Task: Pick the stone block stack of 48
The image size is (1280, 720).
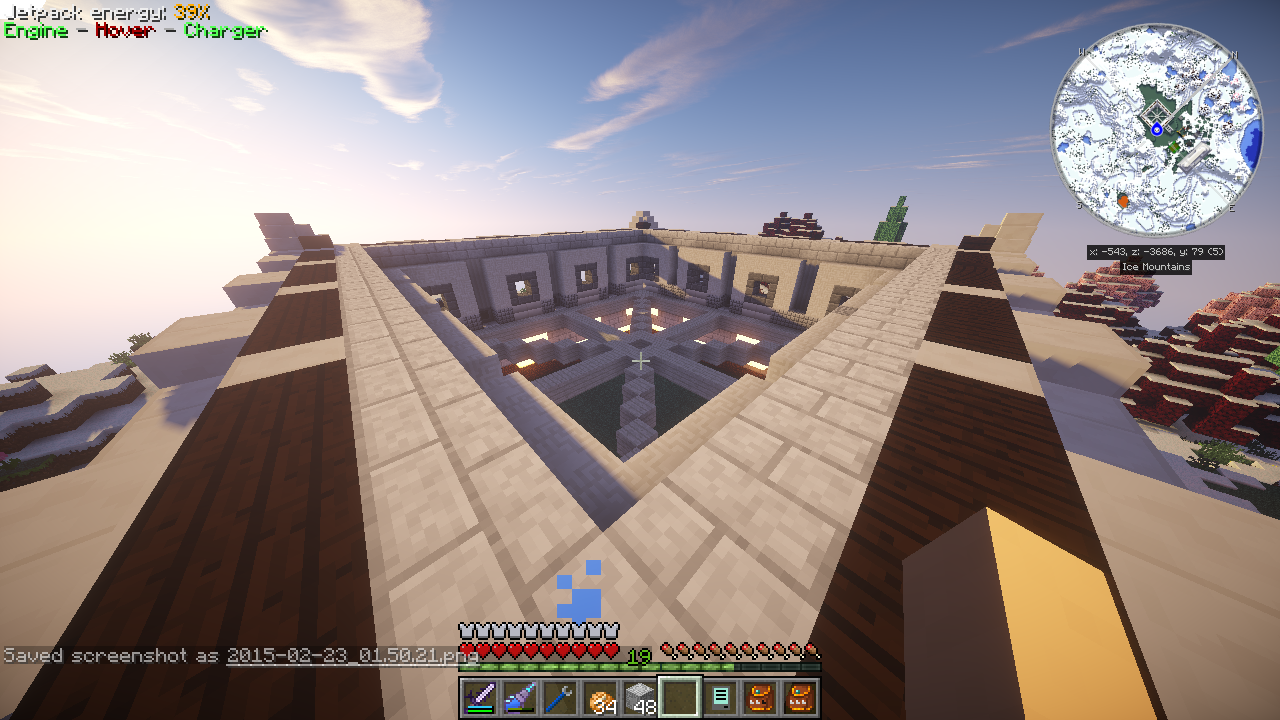Action: point(639,697)
